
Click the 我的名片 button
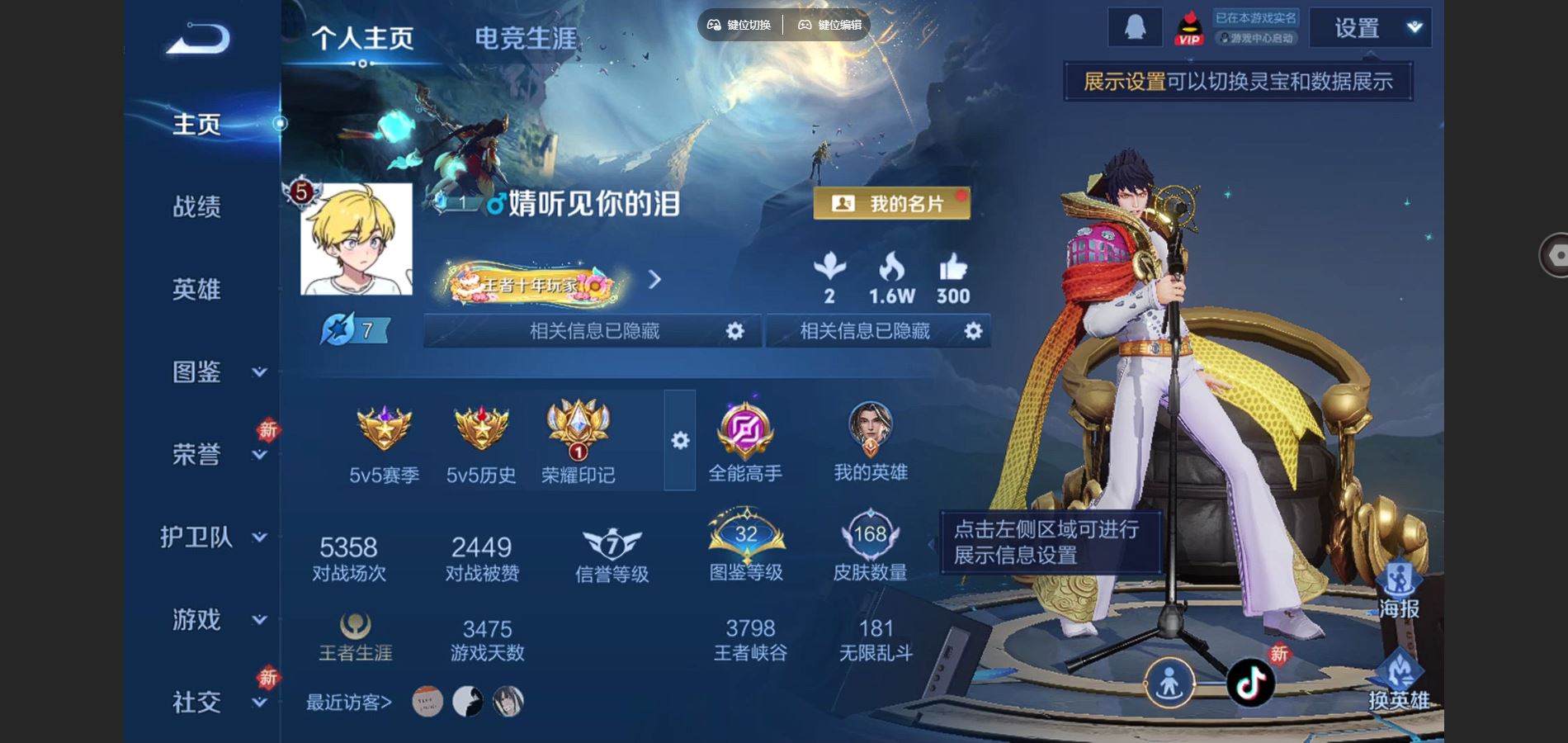(891, 203)
